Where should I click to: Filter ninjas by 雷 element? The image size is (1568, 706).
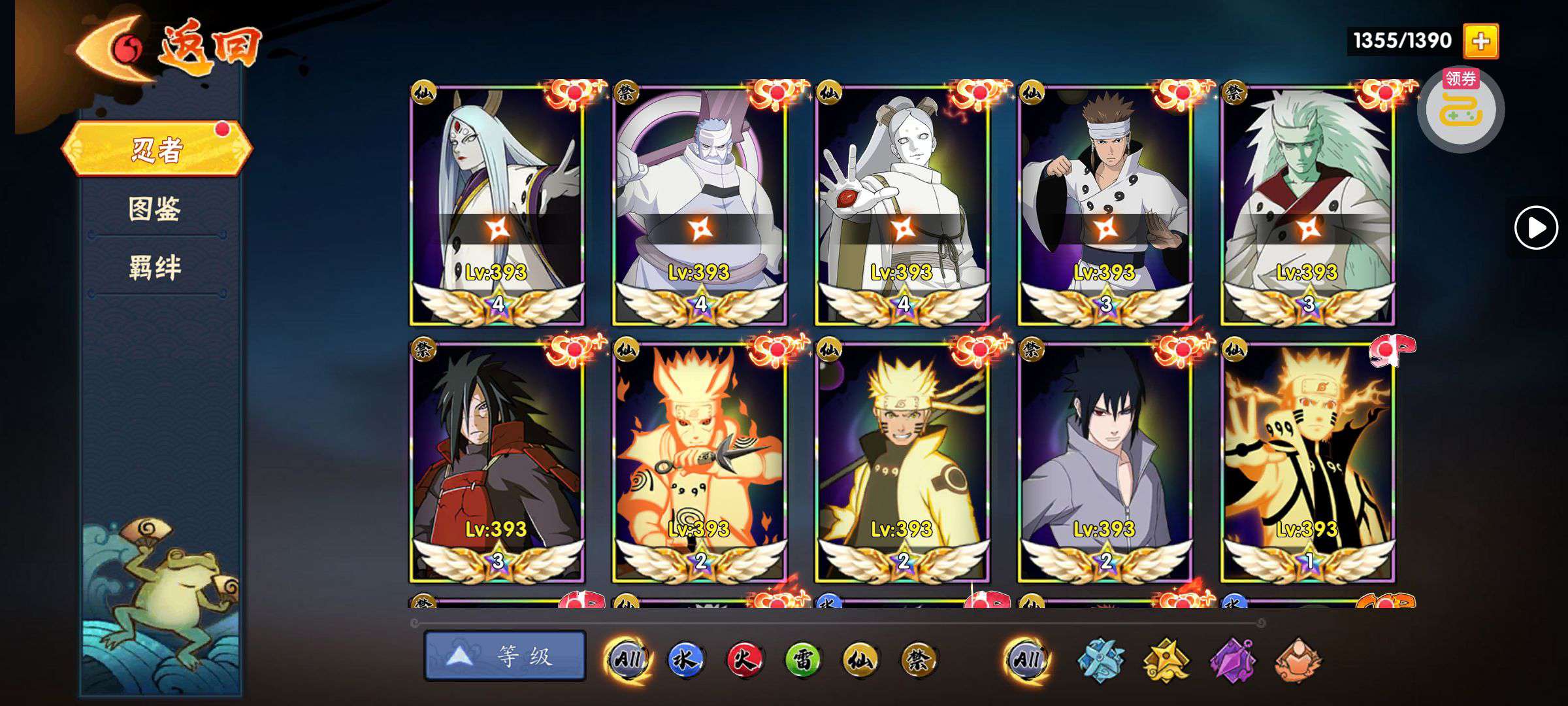pyautogui.click(x=802, y=659)
